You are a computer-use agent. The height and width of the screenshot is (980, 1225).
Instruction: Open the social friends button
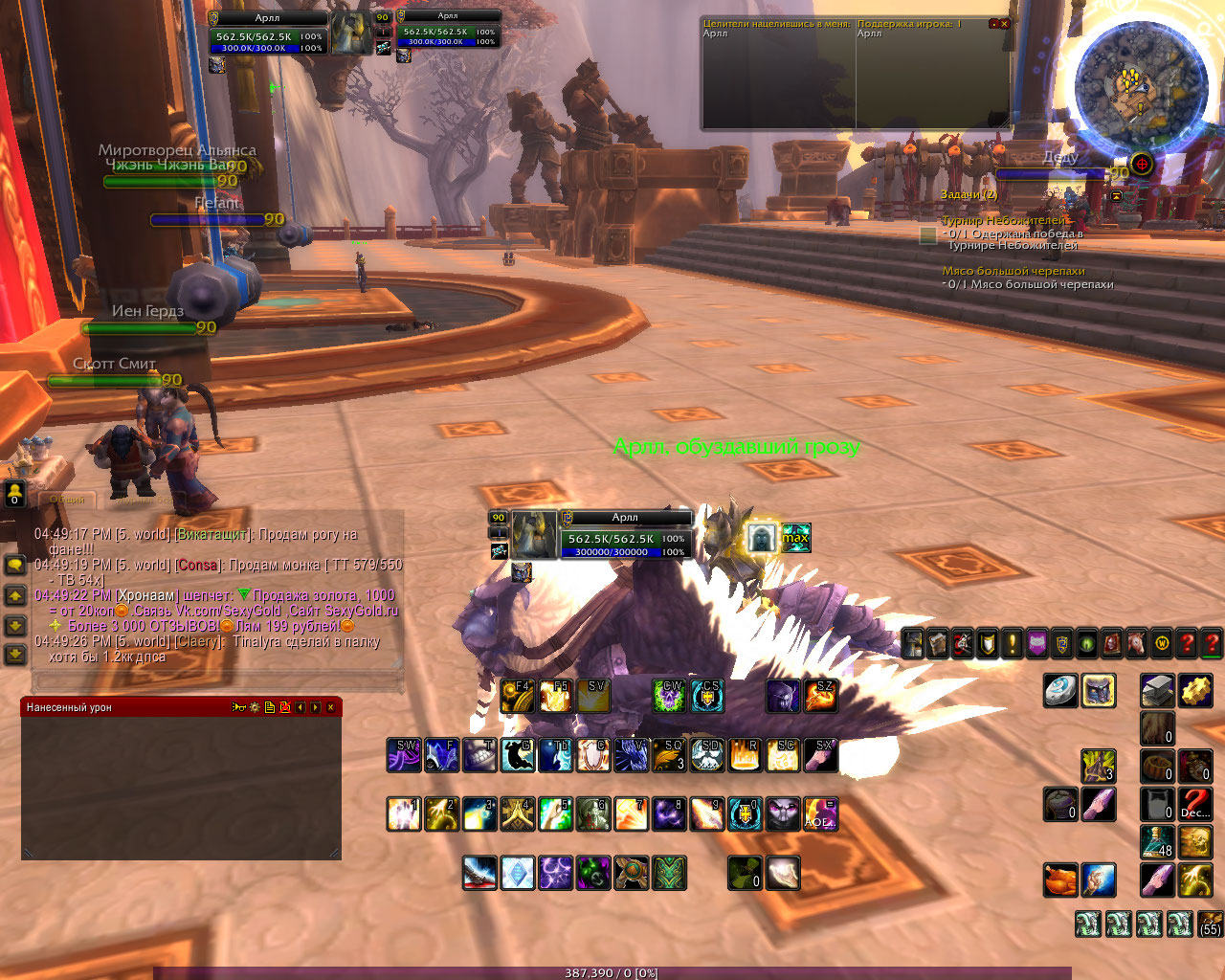pyautogui.click(x=14, y=494)
